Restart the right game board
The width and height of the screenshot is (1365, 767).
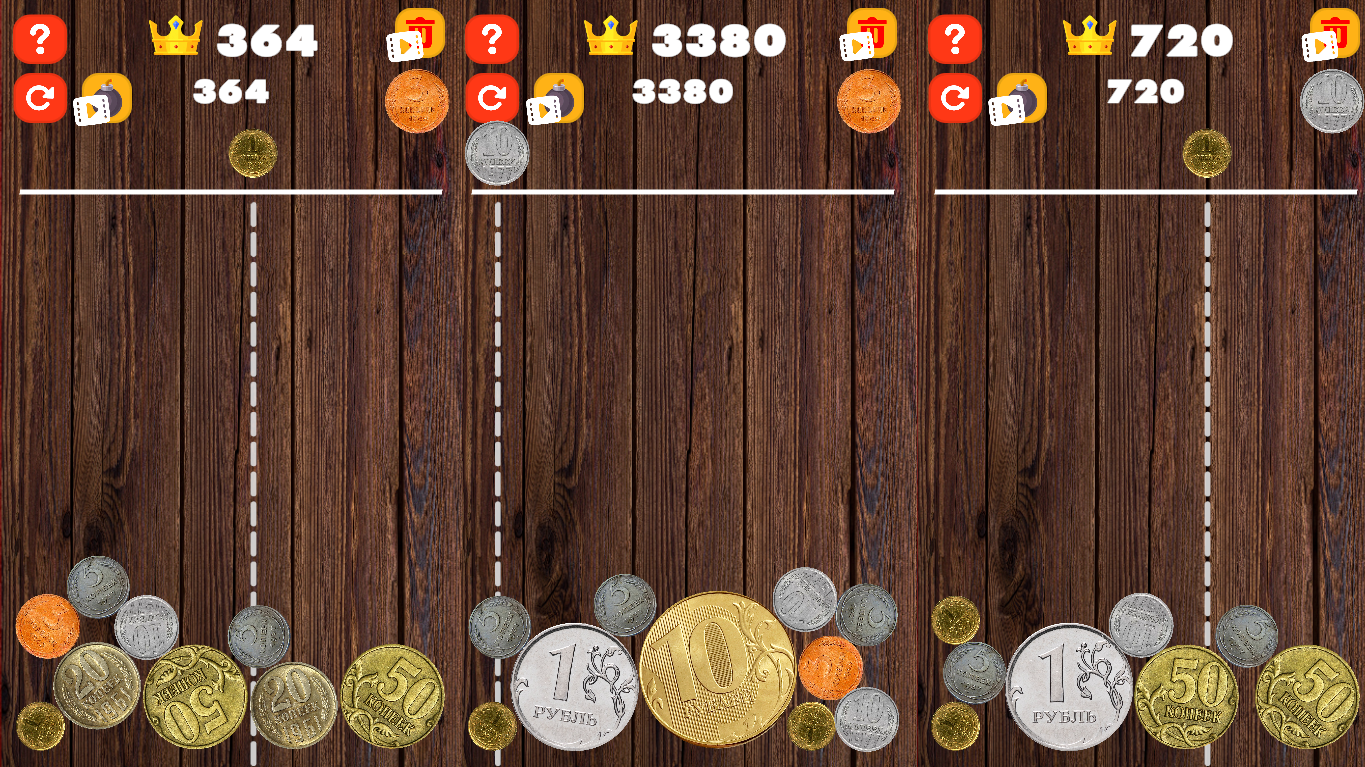(x=955, y=95)
